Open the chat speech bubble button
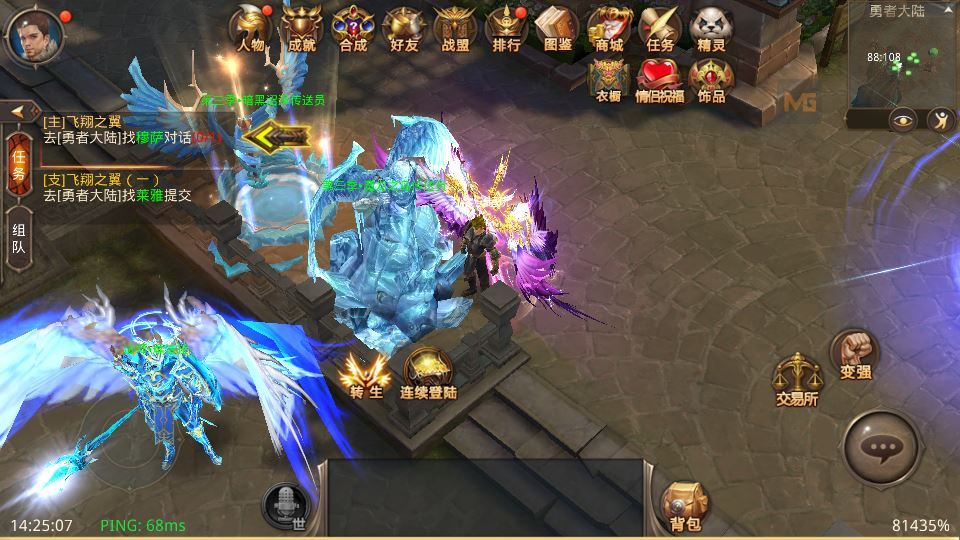The height and width of the screenshot is (540, 960). pyautogui.click(x=881, y=449)
